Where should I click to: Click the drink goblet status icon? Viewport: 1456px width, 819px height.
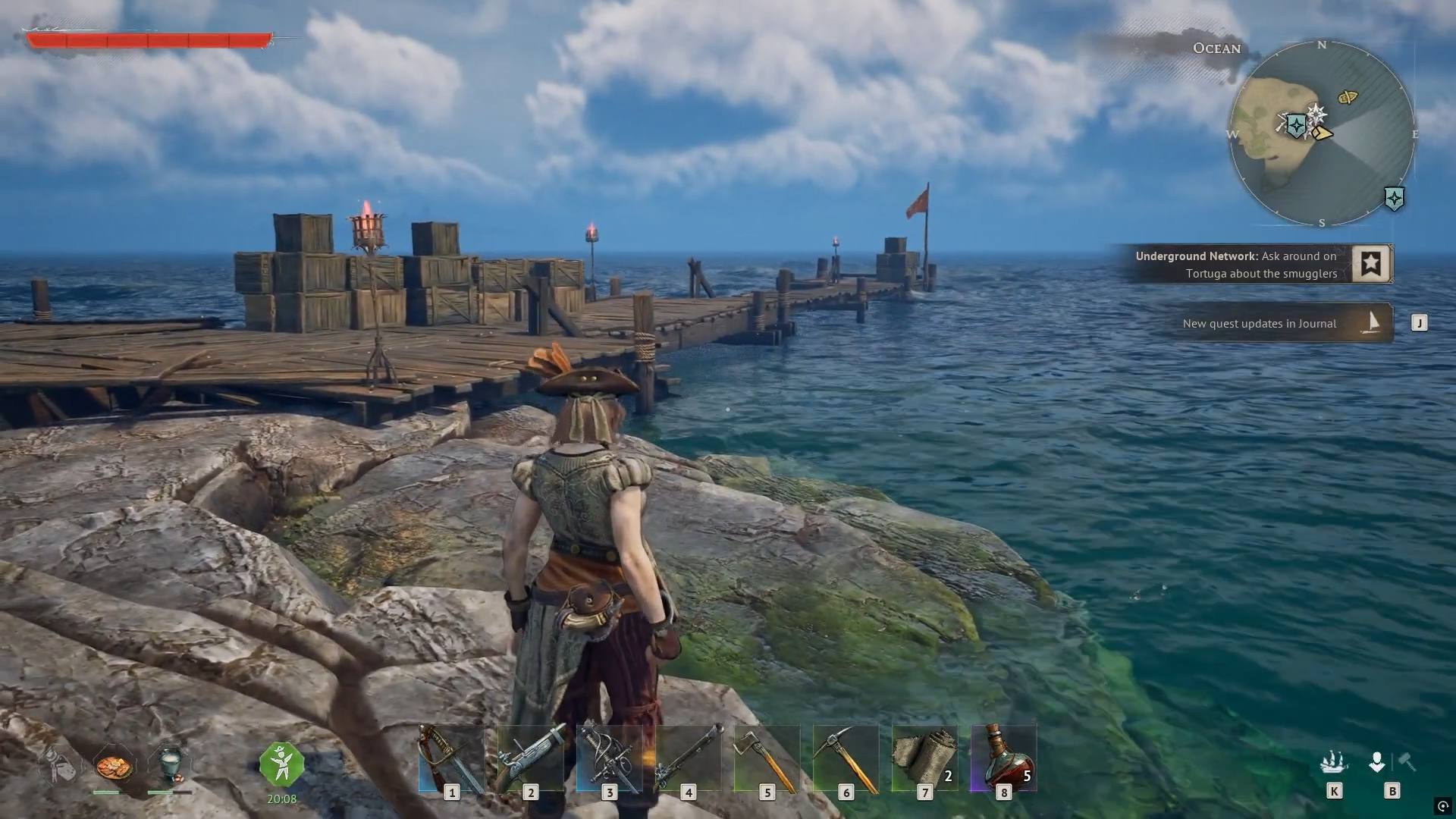pos(170,764)
